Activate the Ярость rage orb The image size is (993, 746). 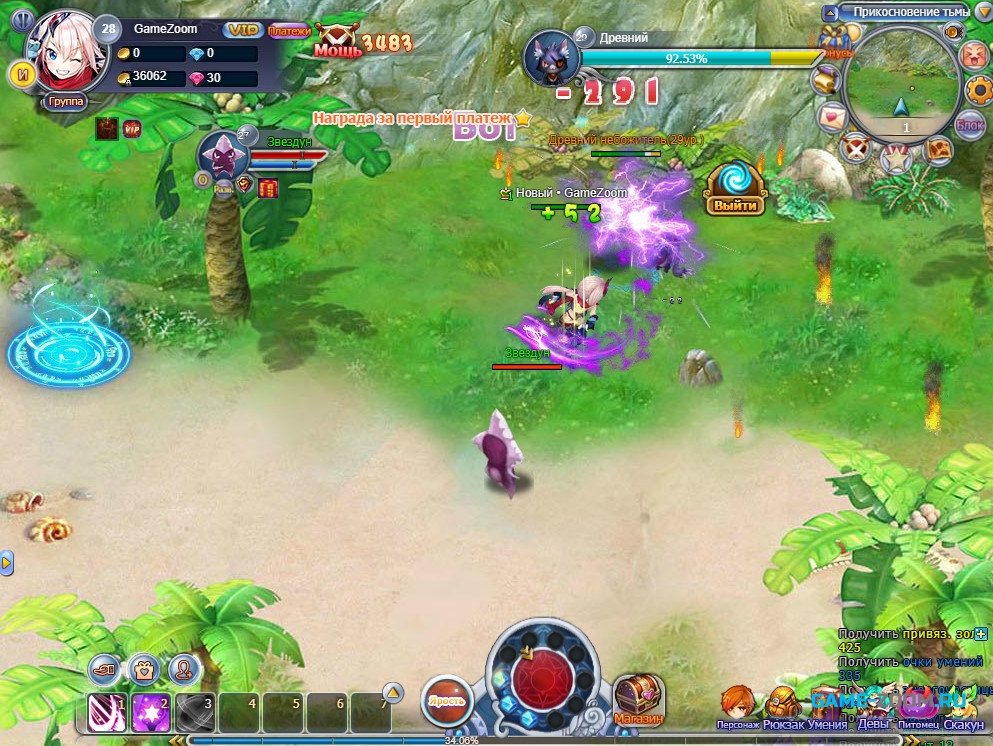[x=446, y=699]
